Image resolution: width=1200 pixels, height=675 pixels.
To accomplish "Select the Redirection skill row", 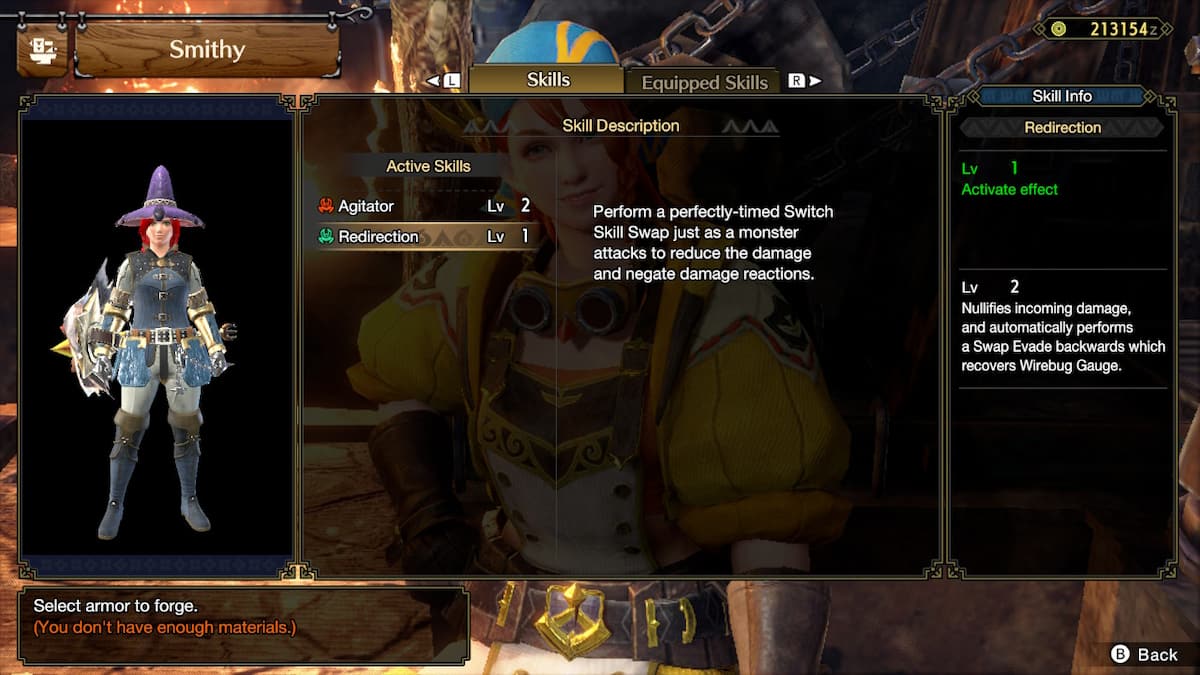I will 425,237.
